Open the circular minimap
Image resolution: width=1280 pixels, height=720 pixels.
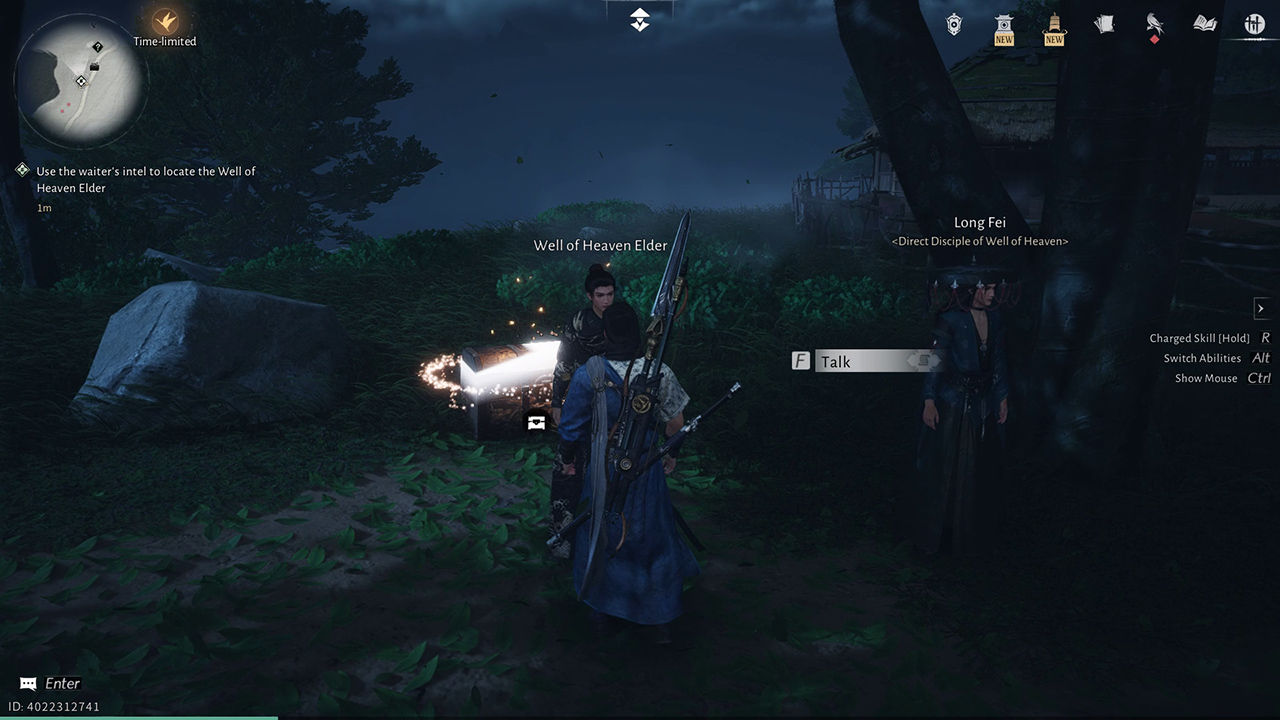[x=81, y=81]
